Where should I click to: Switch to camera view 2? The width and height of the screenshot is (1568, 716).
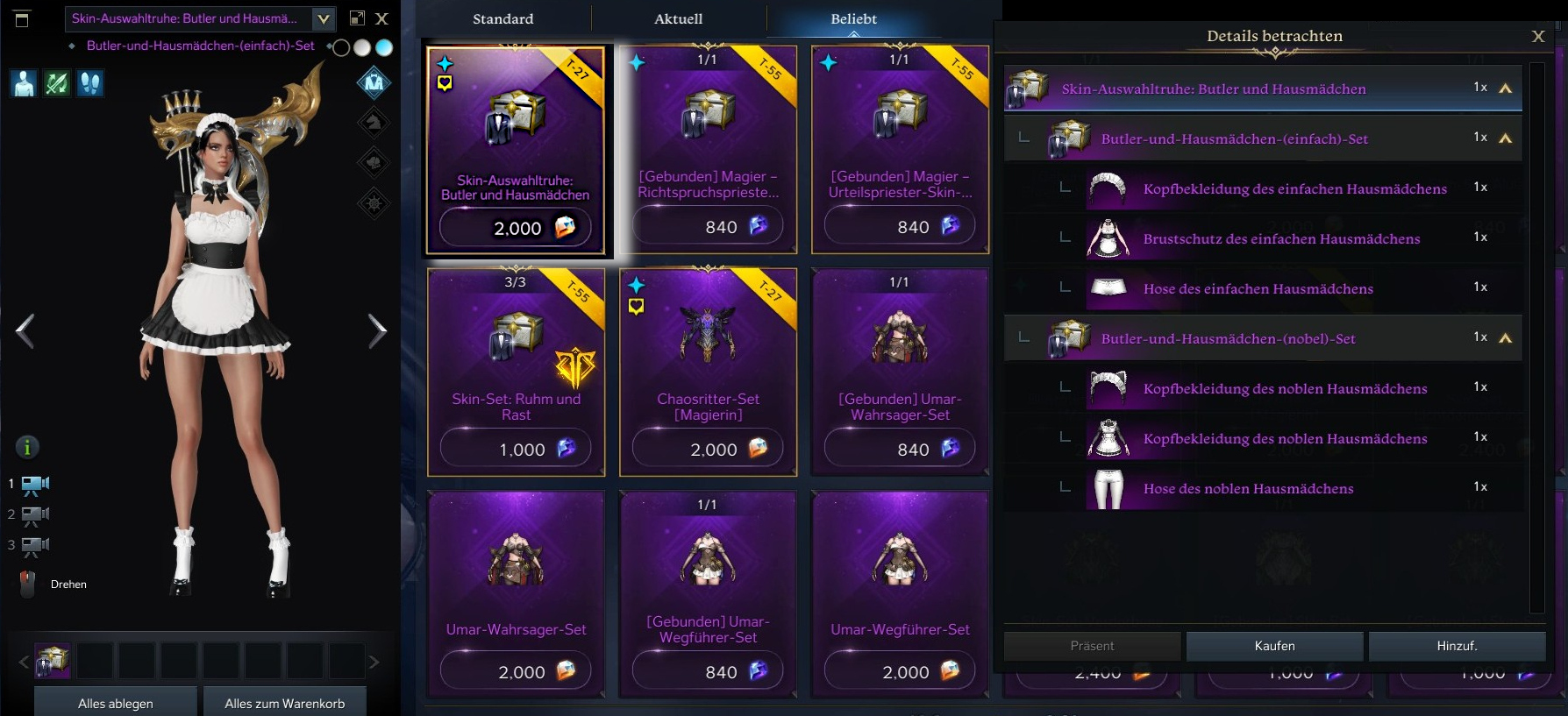(32, 514)
